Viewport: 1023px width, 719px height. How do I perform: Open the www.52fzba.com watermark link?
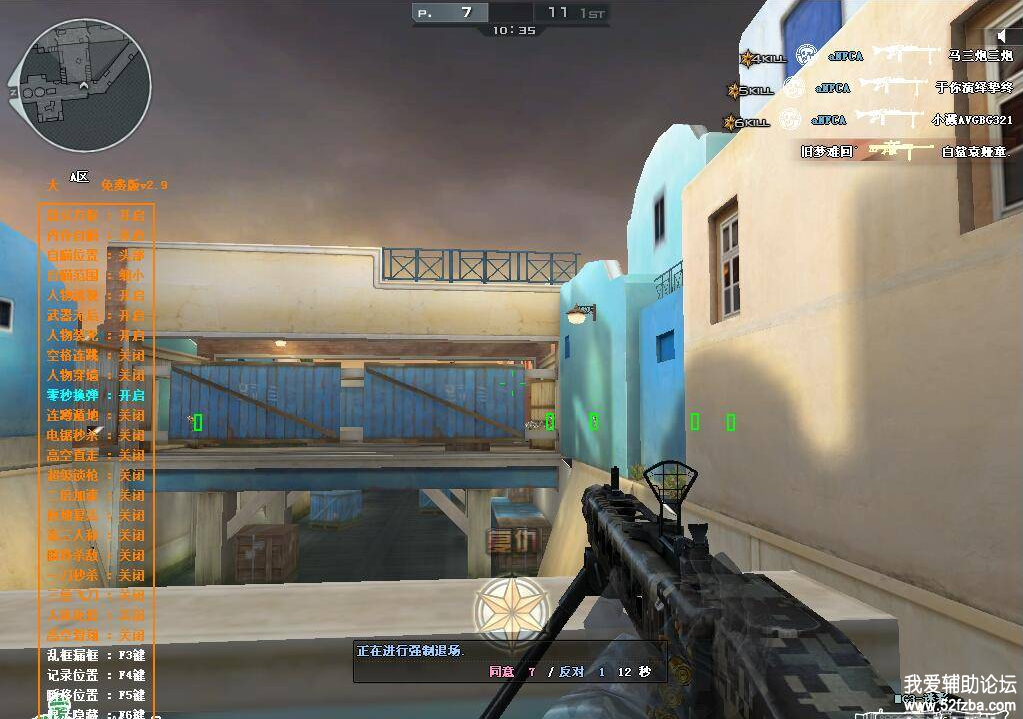pyautogui.click(x=959, y=706)
